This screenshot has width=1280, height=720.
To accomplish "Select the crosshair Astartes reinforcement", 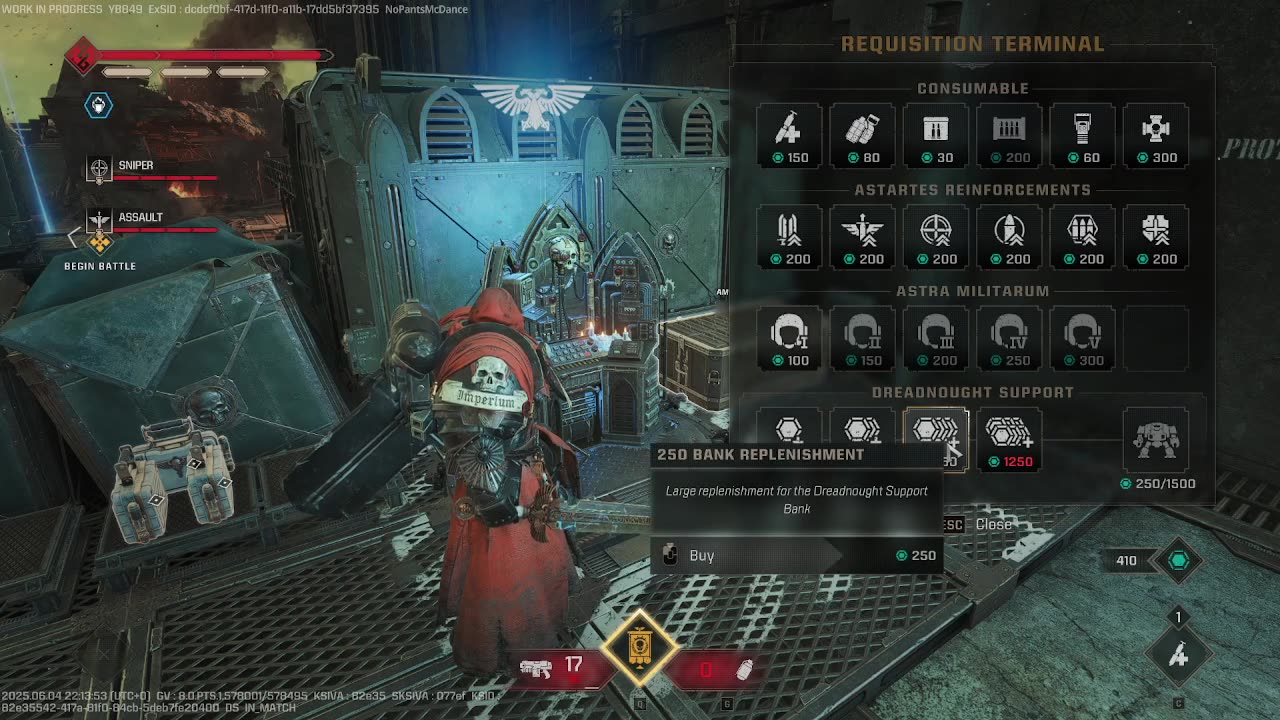I will (936, 237).
